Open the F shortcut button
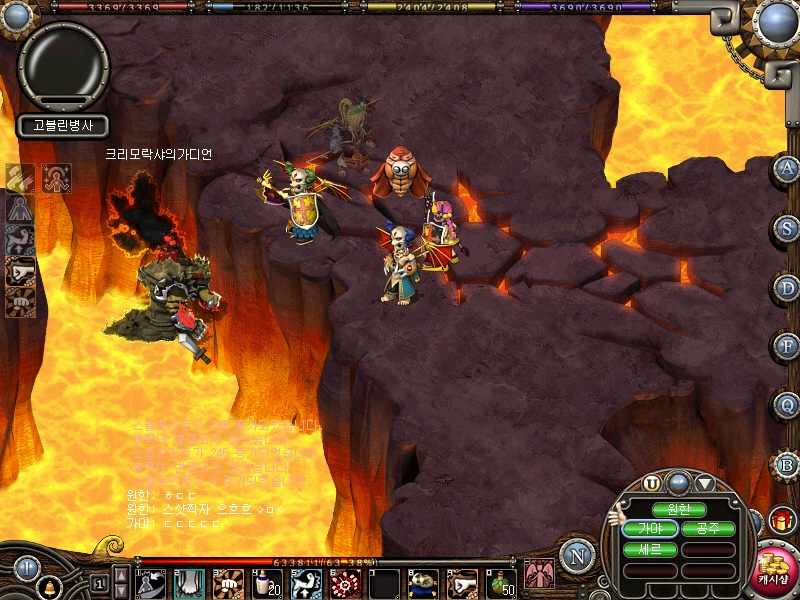The image size is (800, 600). tap(787, 346)
